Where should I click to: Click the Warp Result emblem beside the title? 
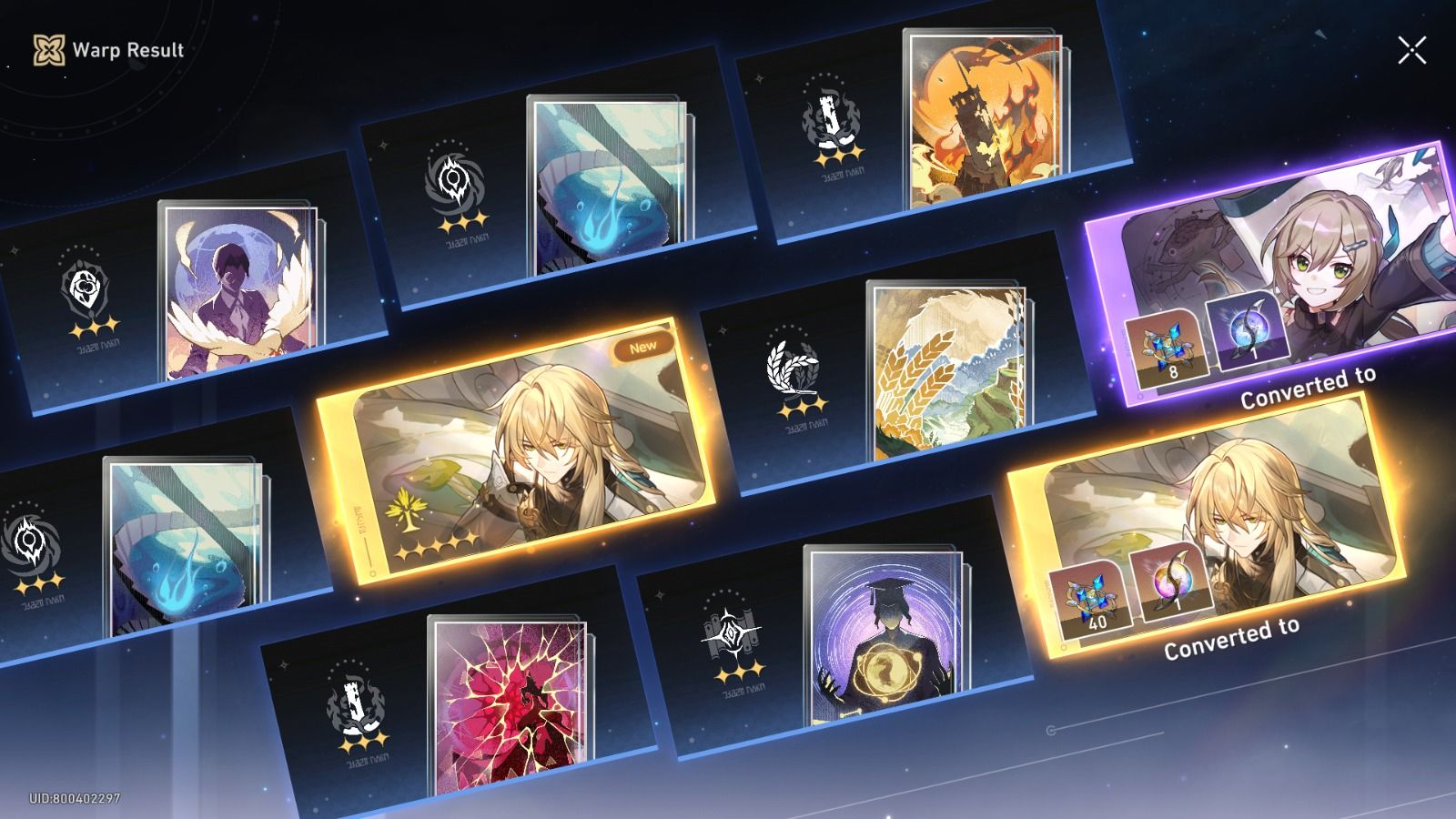[50, 51]
